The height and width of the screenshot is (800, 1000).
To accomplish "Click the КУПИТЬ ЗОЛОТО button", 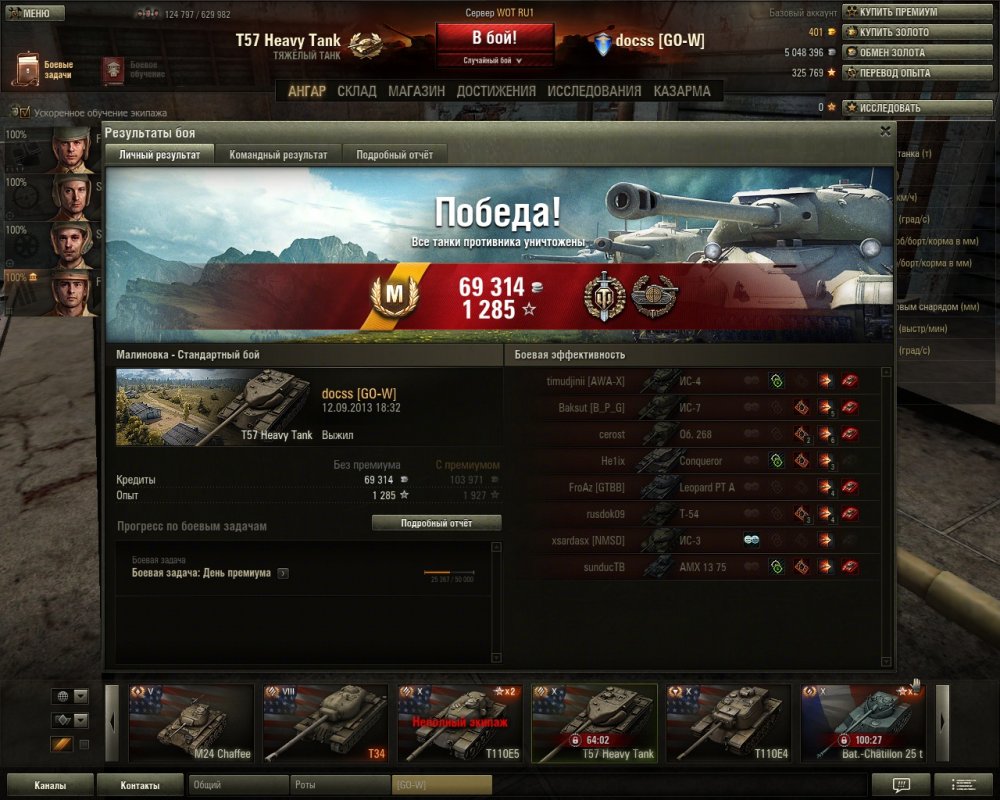I will point(893,32).
